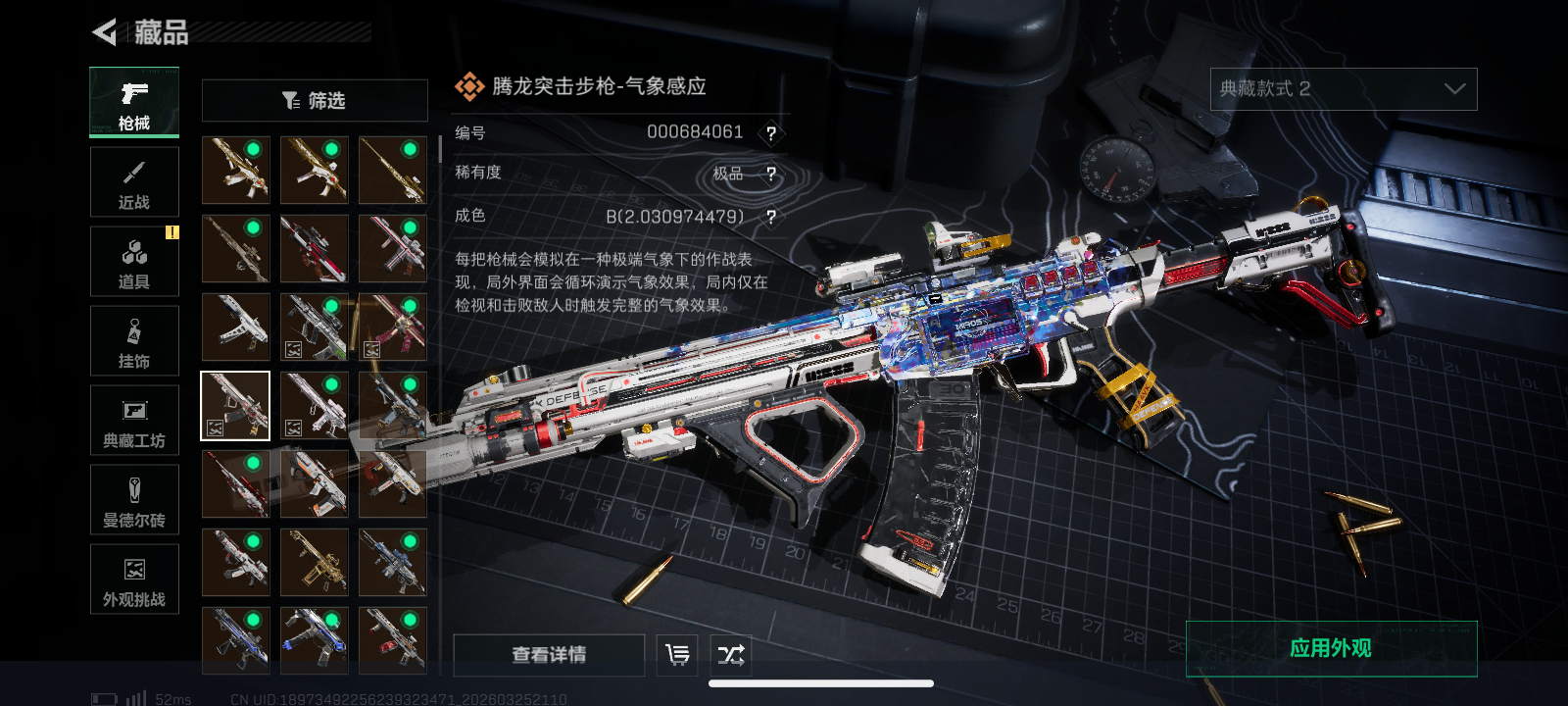Expand the 典藏款式 2 dropdown
Screen dimensions: 1568x706
click(1343, 89)
